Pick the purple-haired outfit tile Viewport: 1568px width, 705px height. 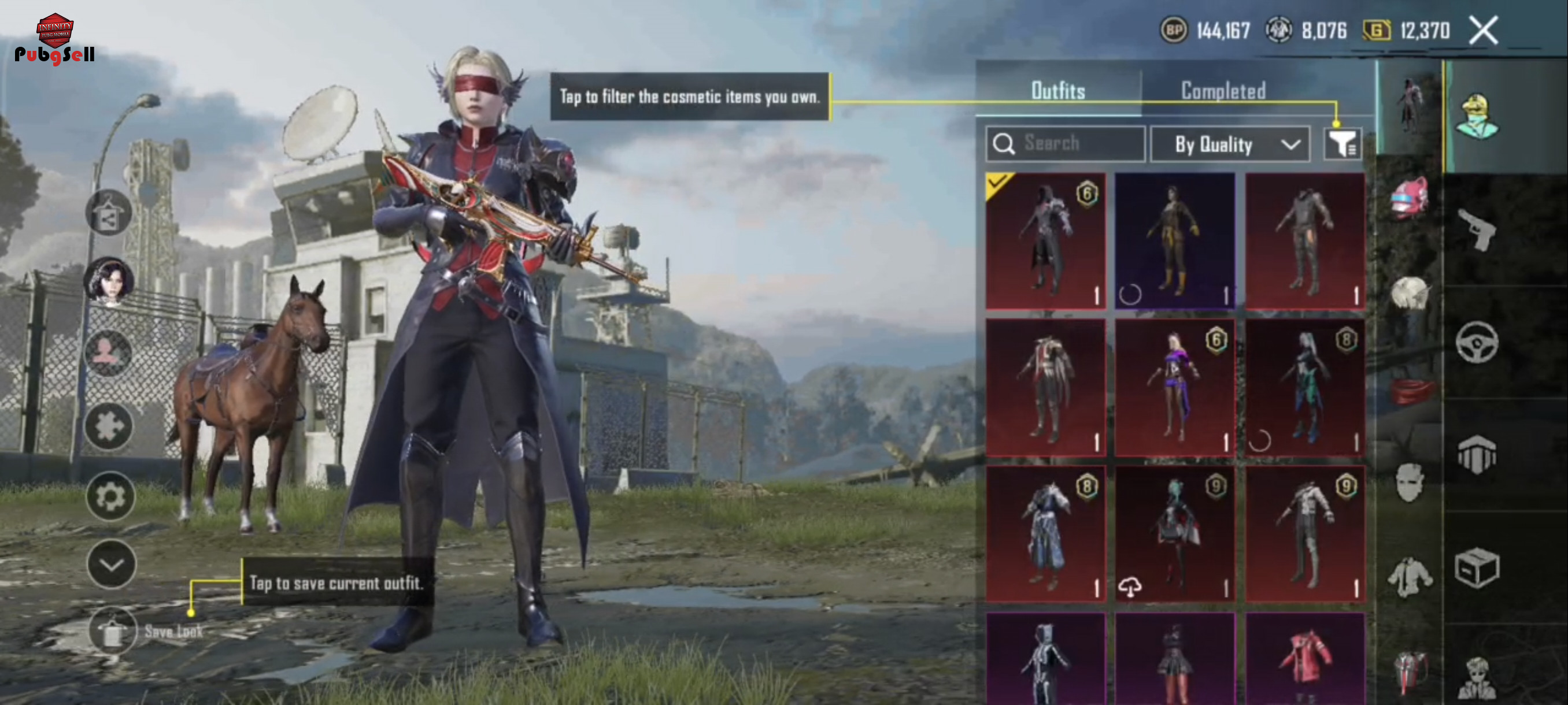tap(1175, 387)
